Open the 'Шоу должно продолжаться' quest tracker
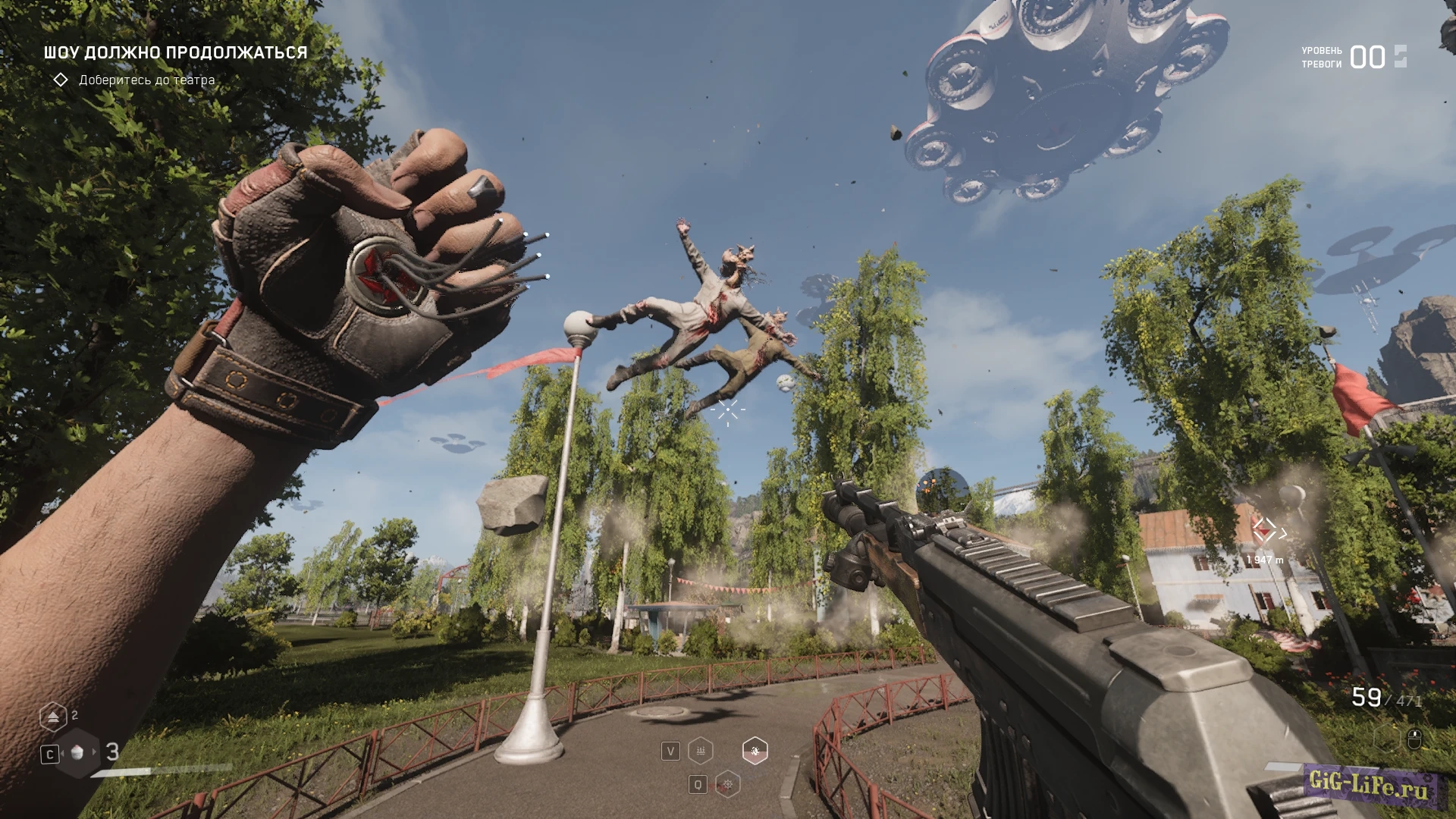Viewport: 1456px width, 819px height. pos(175,52)
